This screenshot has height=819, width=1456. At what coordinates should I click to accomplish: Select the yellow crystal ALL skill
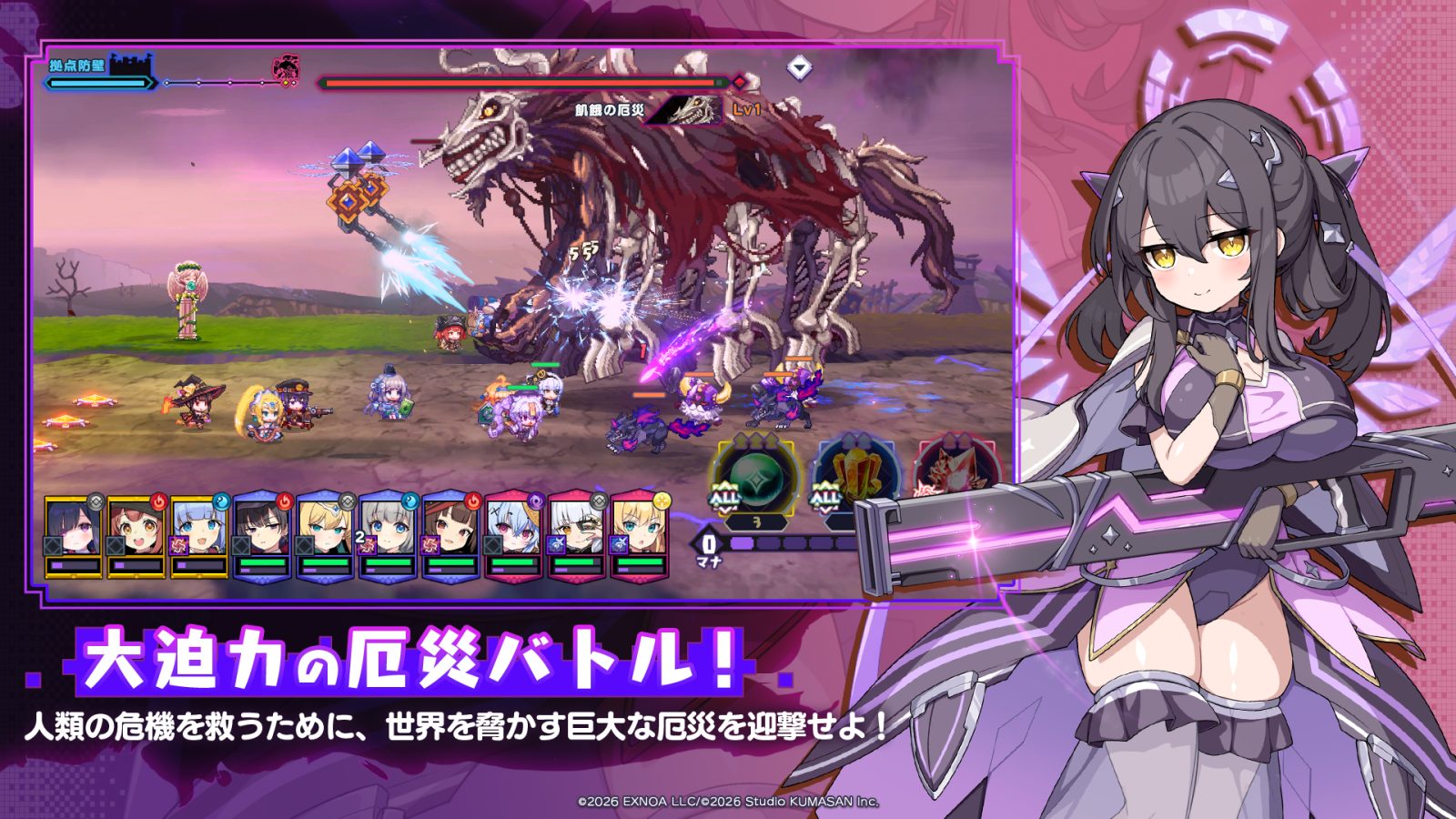[859, 471]
